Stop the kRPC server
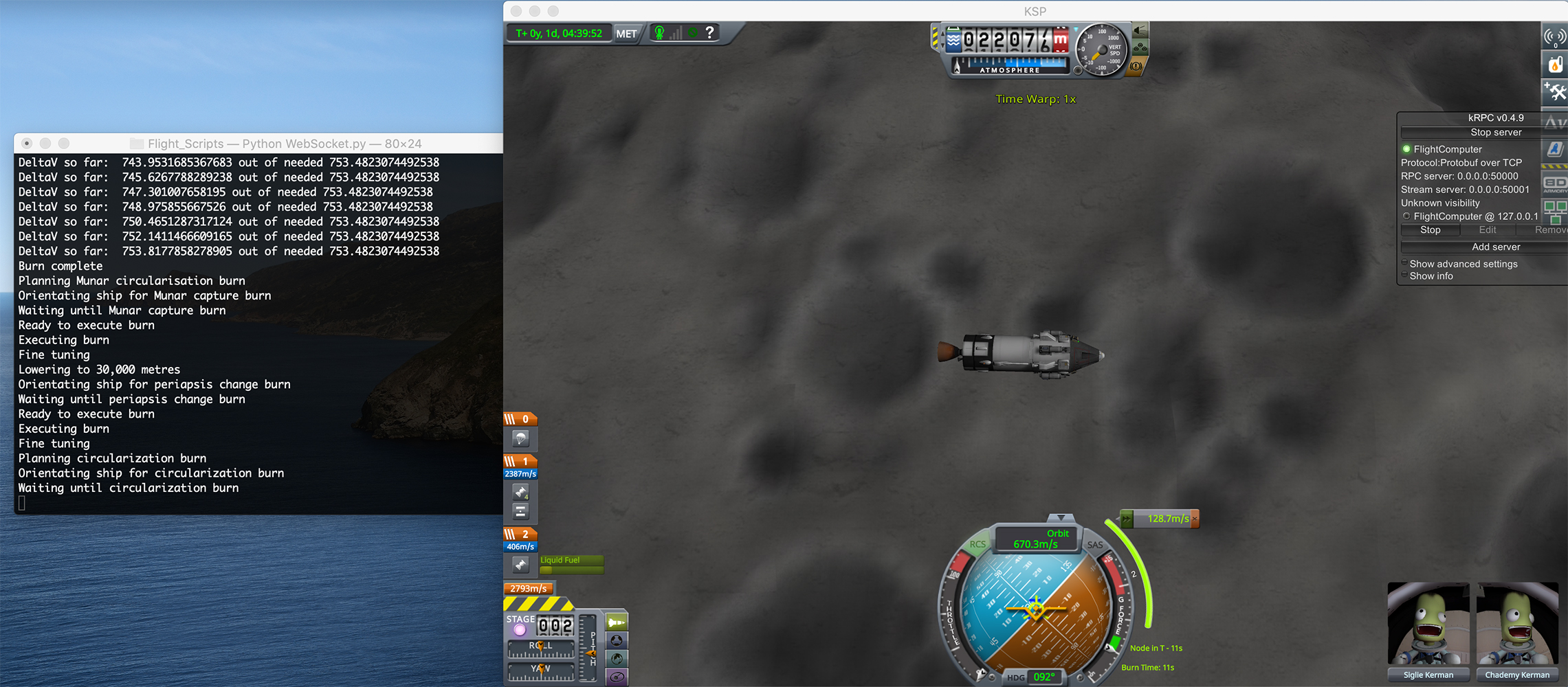Screen dimensions: 1568x687 click(x=1495, y=133)
